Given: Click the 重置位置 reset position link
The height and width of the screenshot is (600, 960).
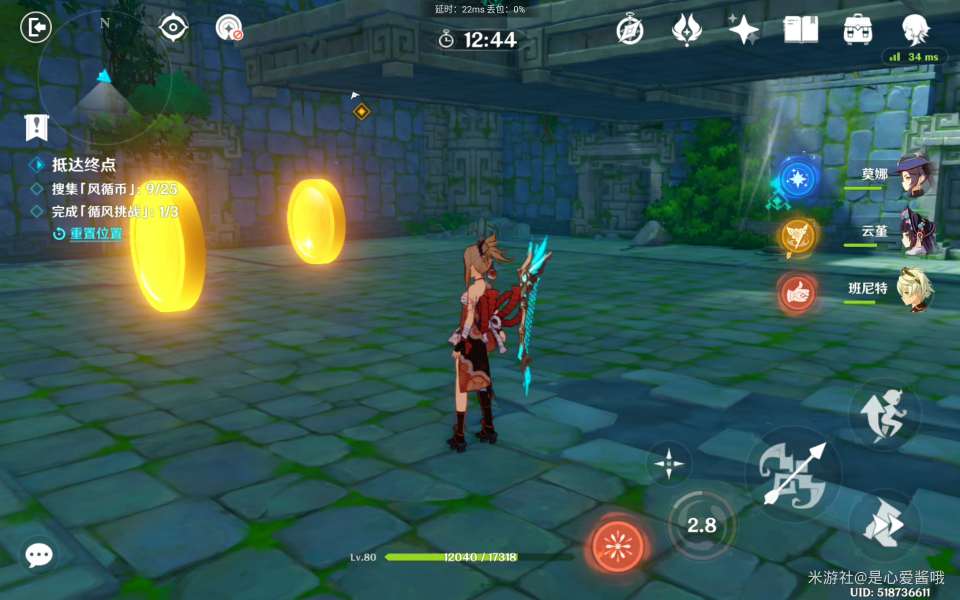Looking at the screenshot, I should 96,233.
